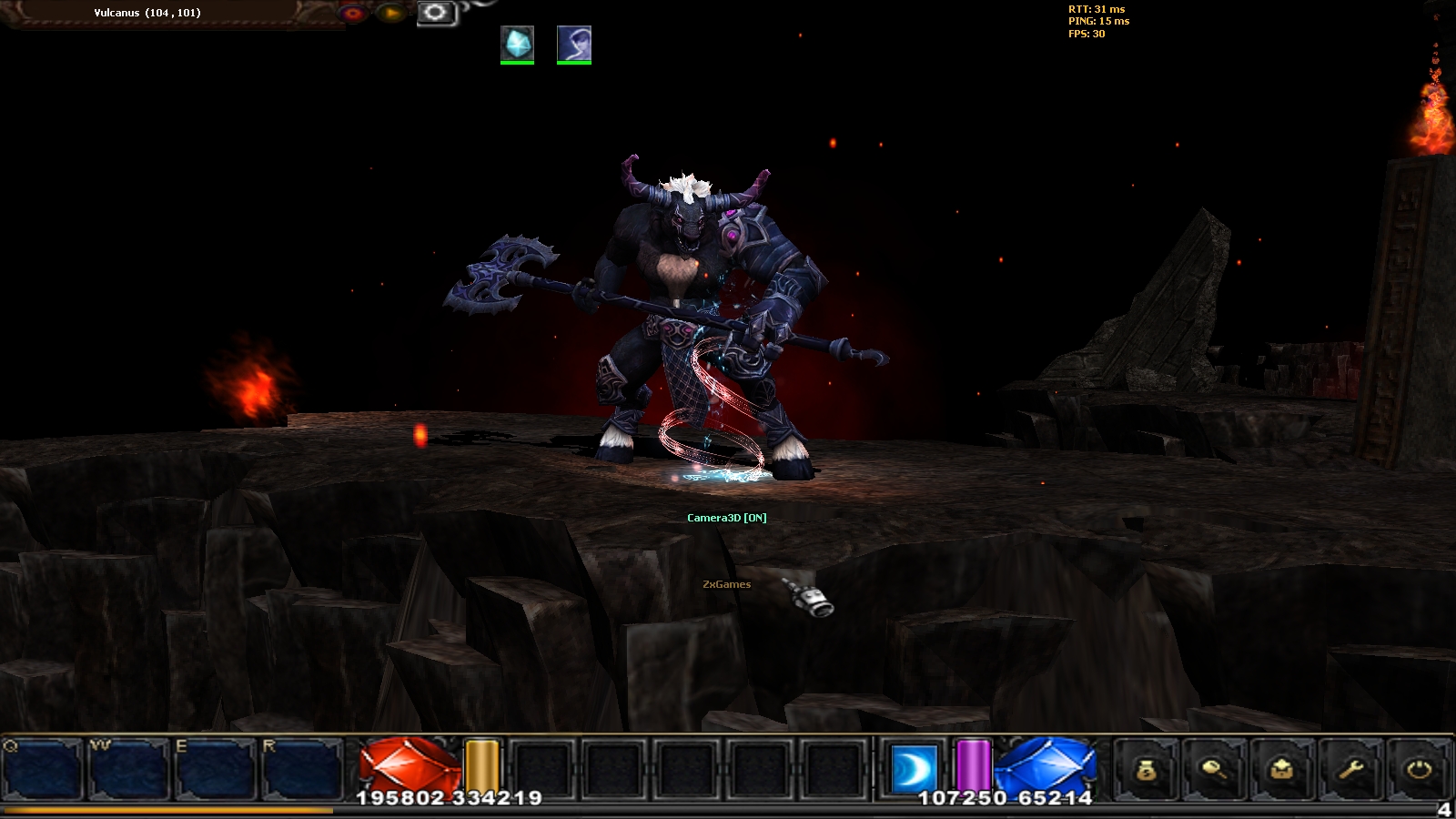Open the magnifier search menu button
This screenshot has width=1456, height=819.
click(x=1215, y=770)
